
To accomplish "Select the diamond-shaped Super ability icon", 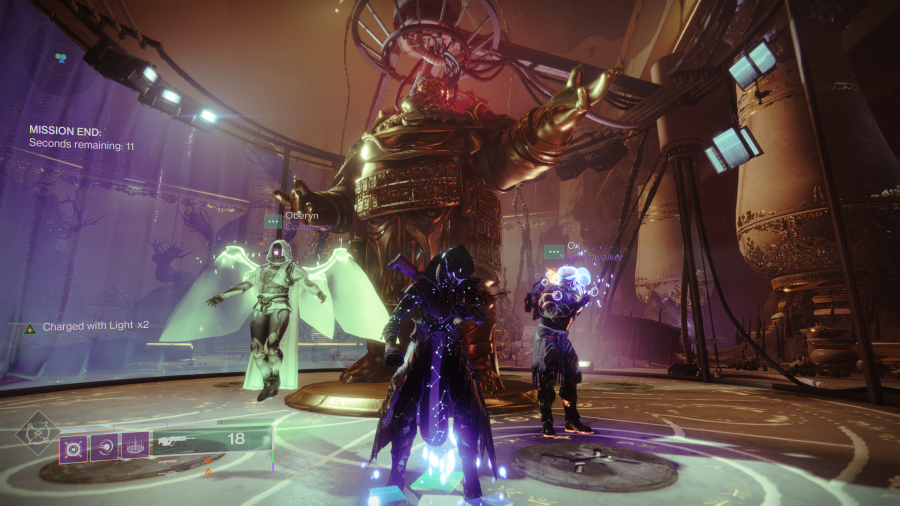I will (36, 432).
